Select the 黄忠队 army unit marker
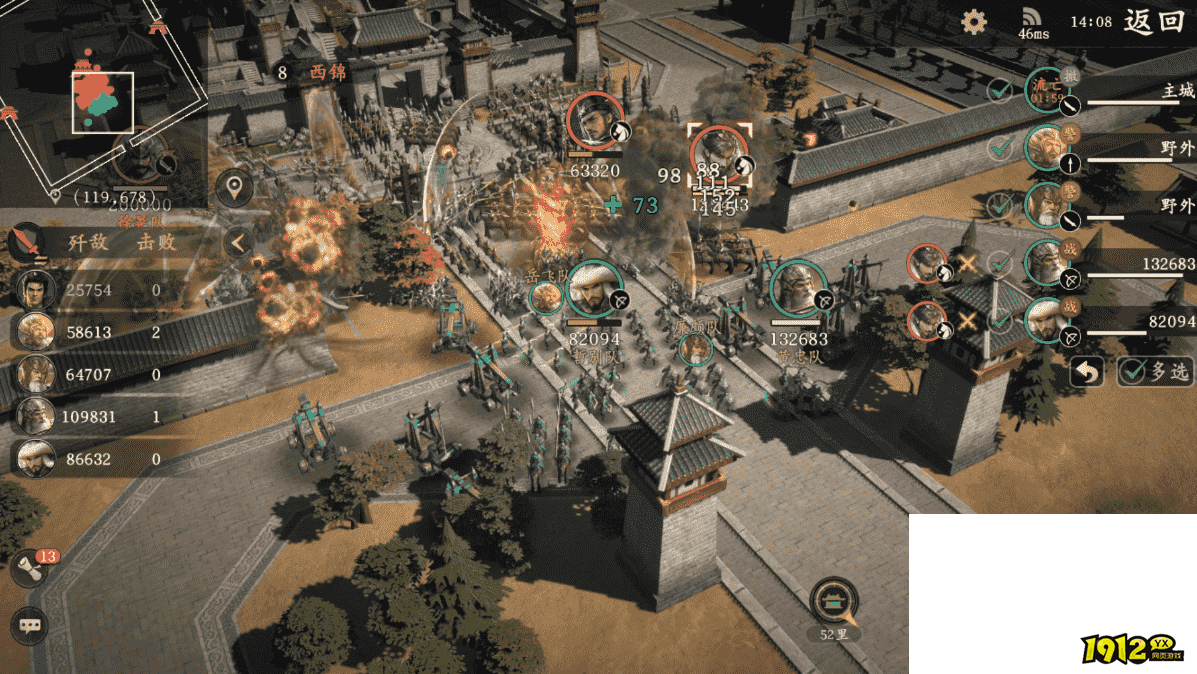This screenshot has width=1197, height=674. [797, 288]
